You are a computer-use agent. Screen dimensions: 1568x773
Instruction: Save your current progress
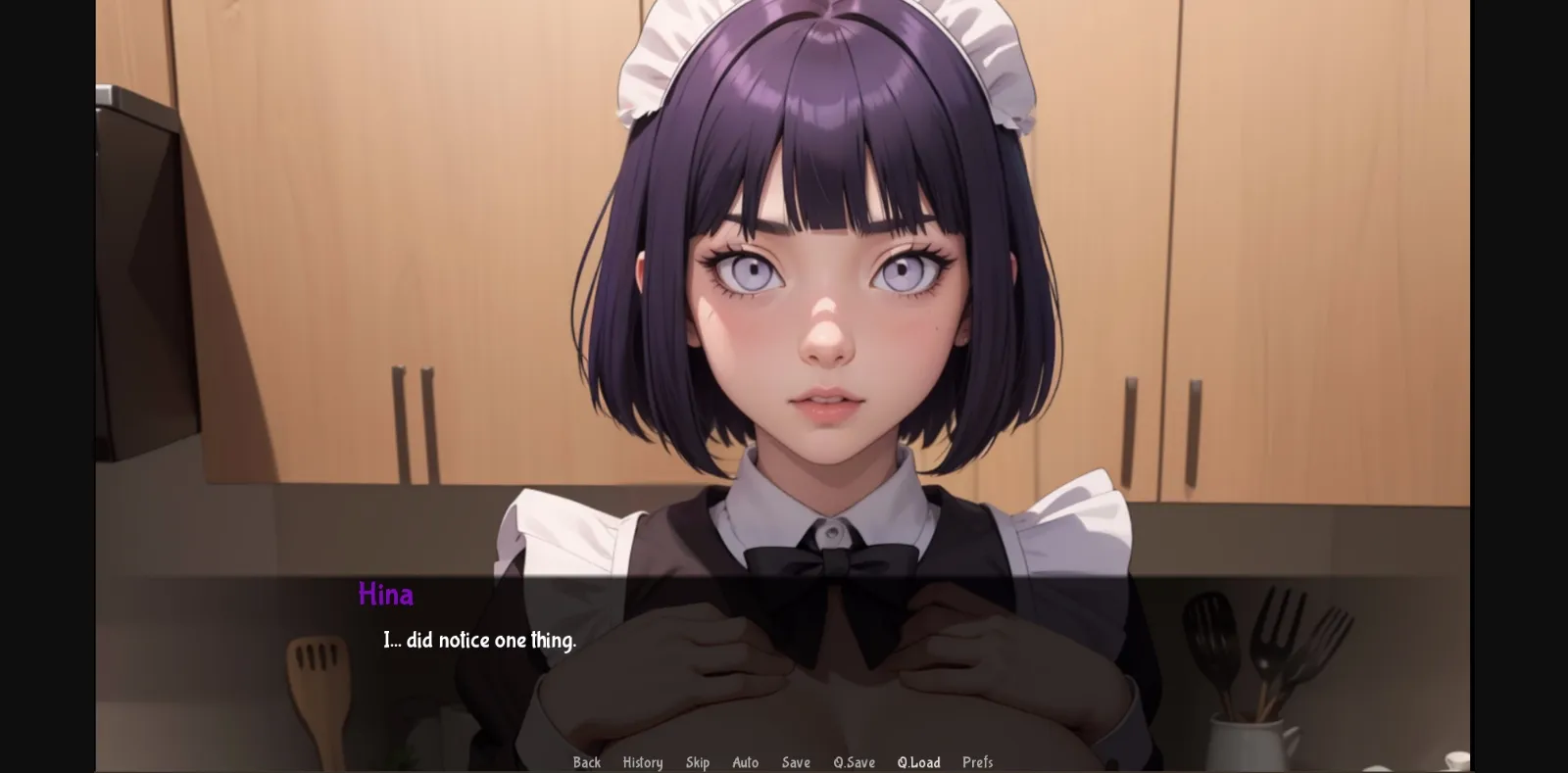coord(796,762)
